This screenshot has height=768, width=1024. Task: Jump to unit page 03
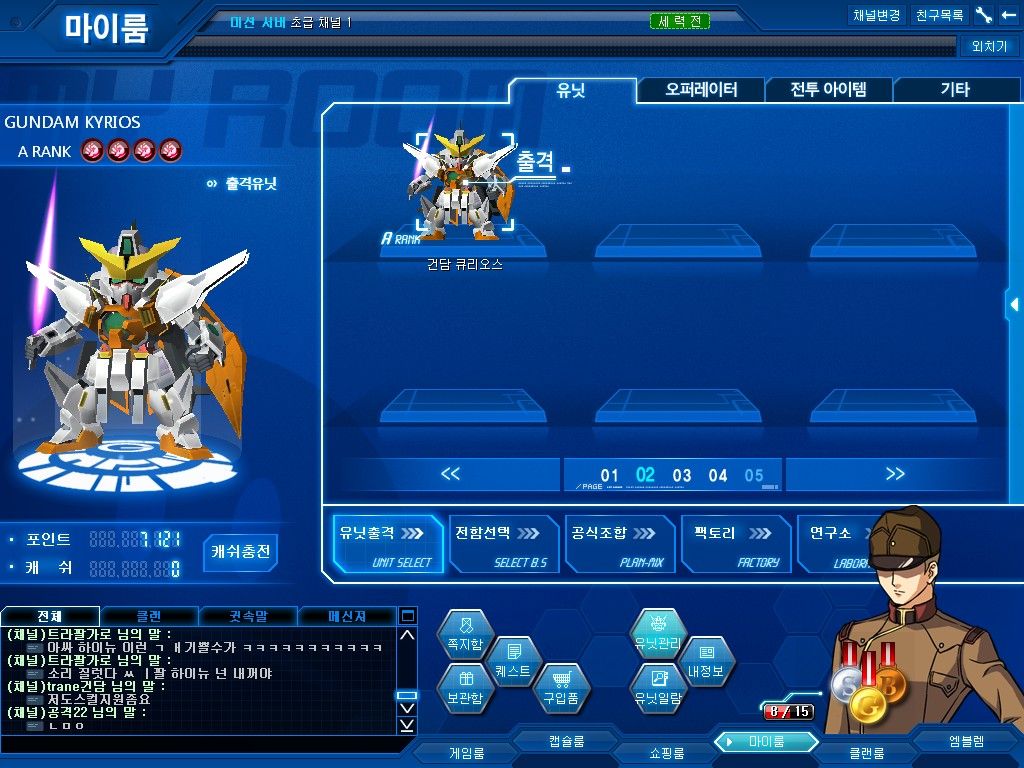coord(682,476)
